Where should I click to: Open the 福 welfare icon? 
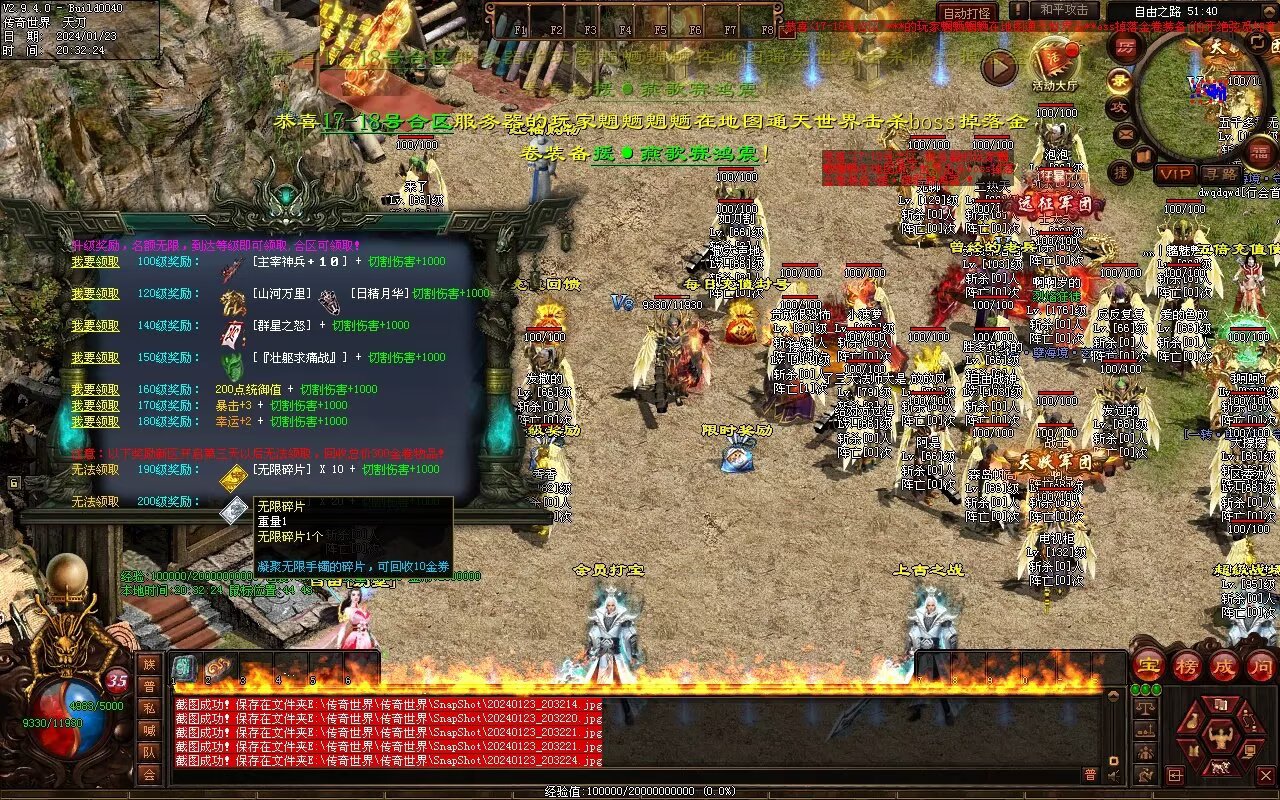click(x=1259, y=153)
